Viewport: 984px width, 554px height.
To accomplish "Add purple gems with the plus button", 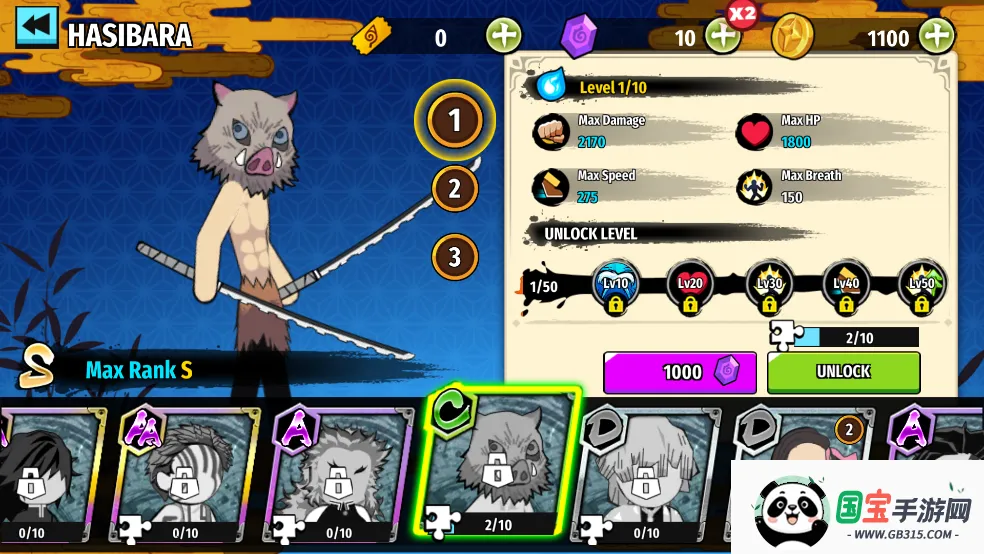I will (722, 37).
